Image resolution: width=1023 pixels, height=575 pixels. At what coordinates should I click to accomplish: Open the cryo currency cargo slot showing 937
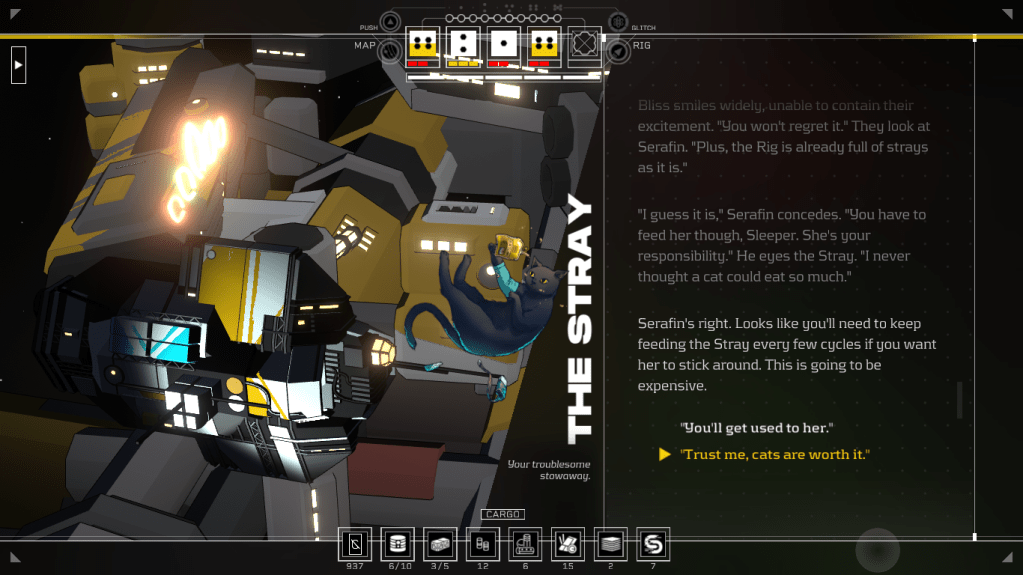point(355,544)
